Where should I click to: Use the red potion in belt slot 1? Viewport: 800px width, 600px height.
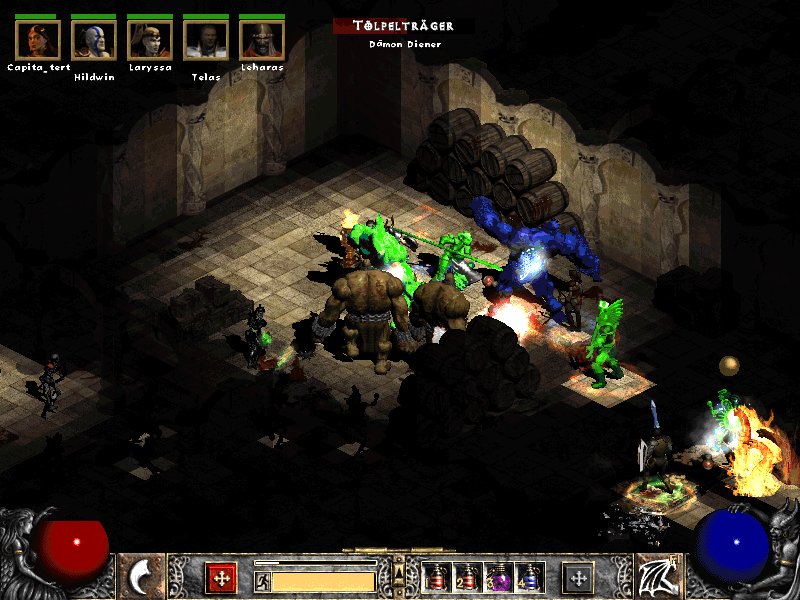(x=436, y=578)
